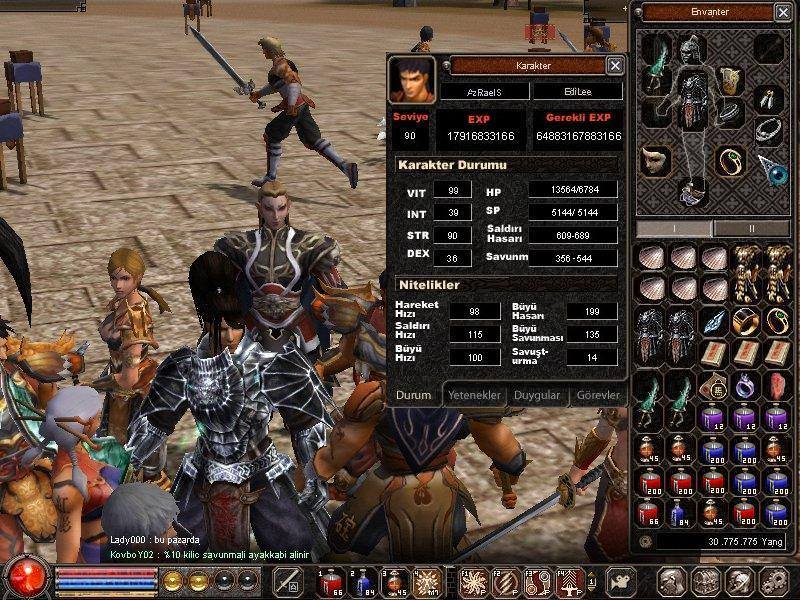Viewport: 800px width, 600px height.
Task: Switch to the Yetenekler tab
Action: click(x=473, y=395)
